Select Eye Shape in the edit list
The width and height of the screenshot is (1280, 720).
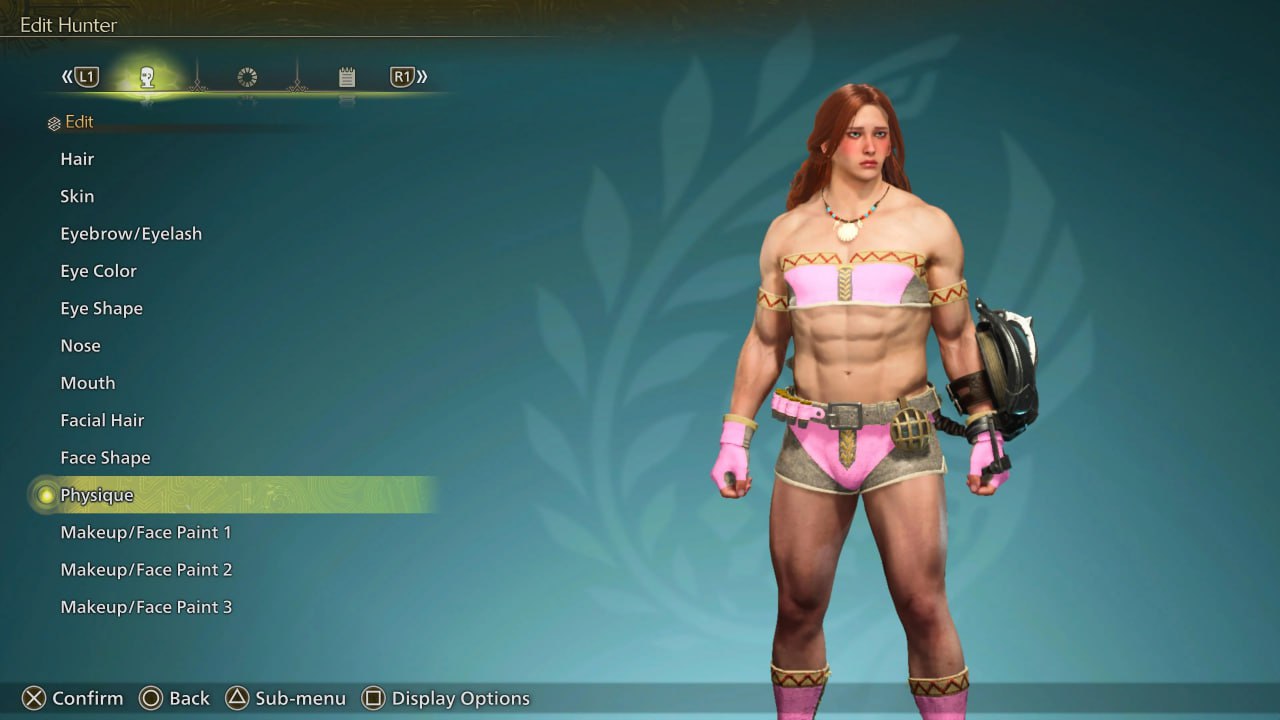click(x=101, y=308)
